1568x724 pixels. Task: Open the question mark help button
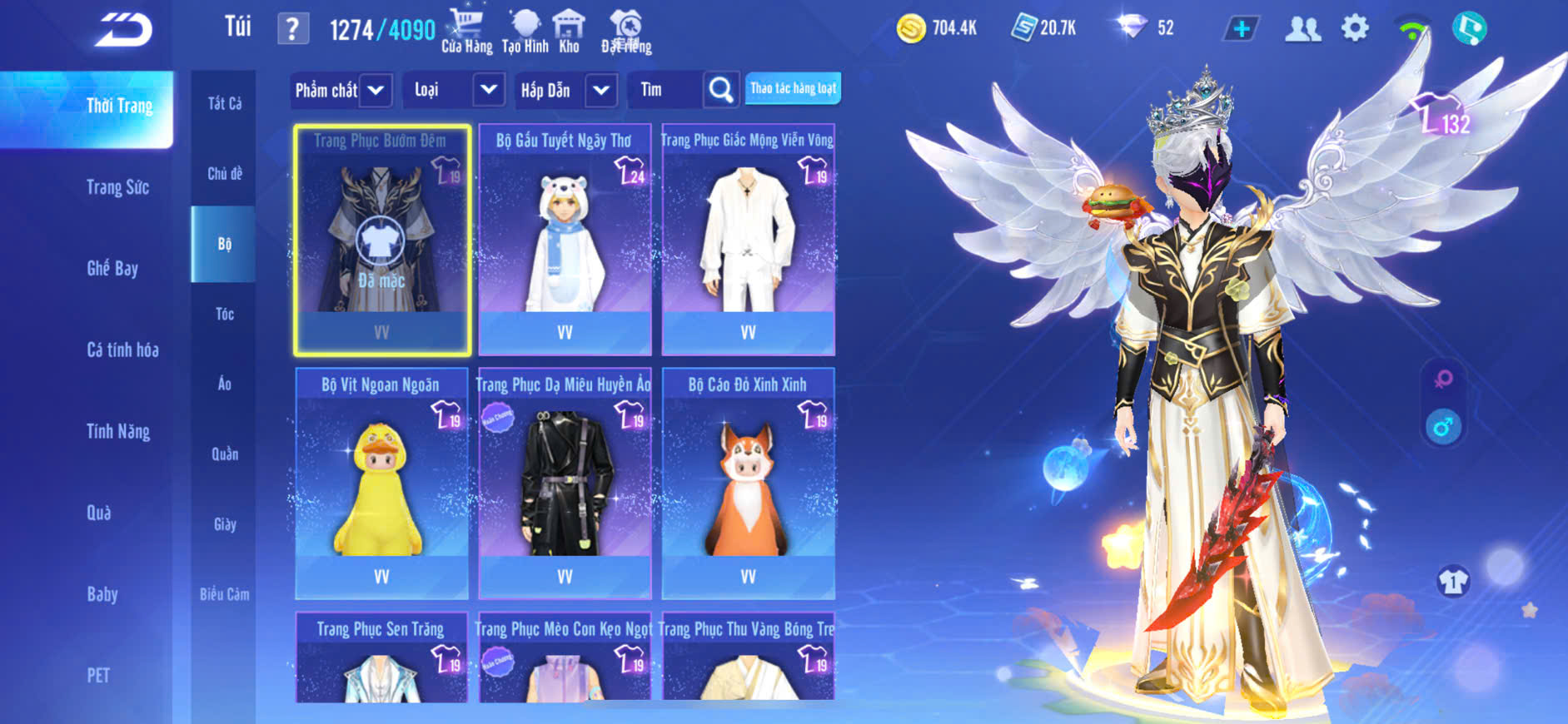[292, 30]
